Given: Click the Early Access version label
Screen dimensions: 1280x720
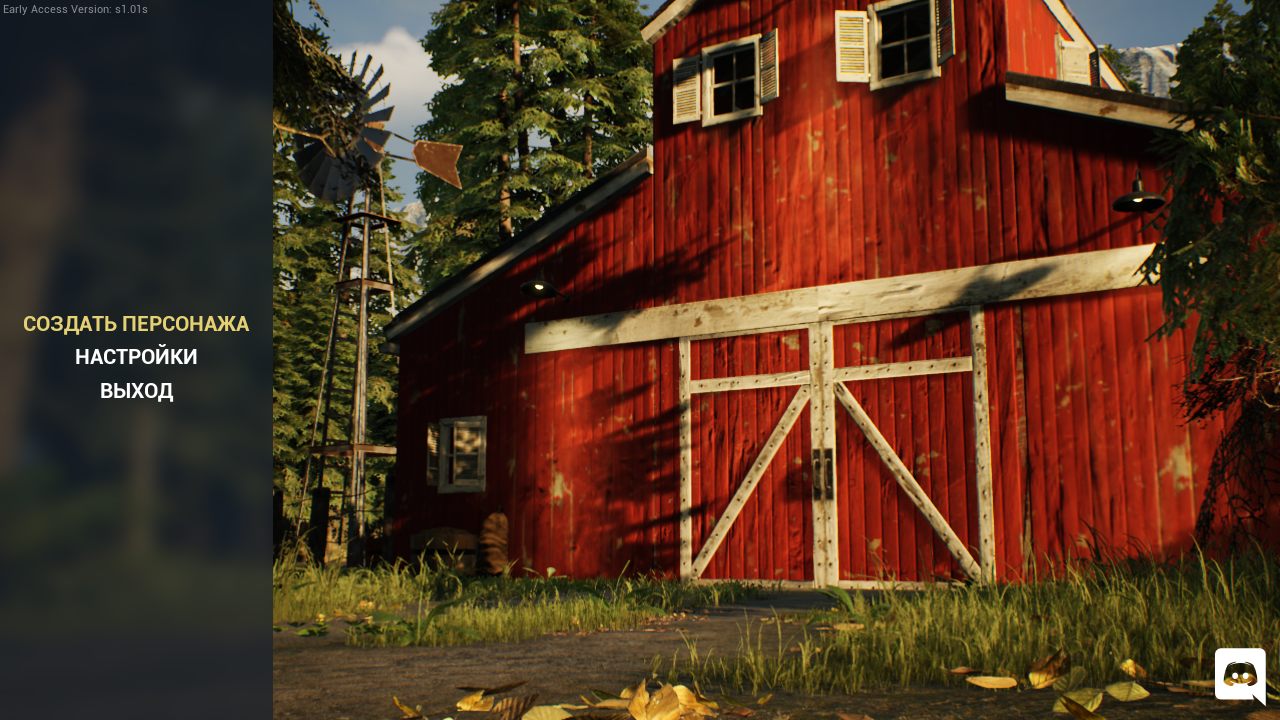Looking at the screenshot, I should pos(74,9).
